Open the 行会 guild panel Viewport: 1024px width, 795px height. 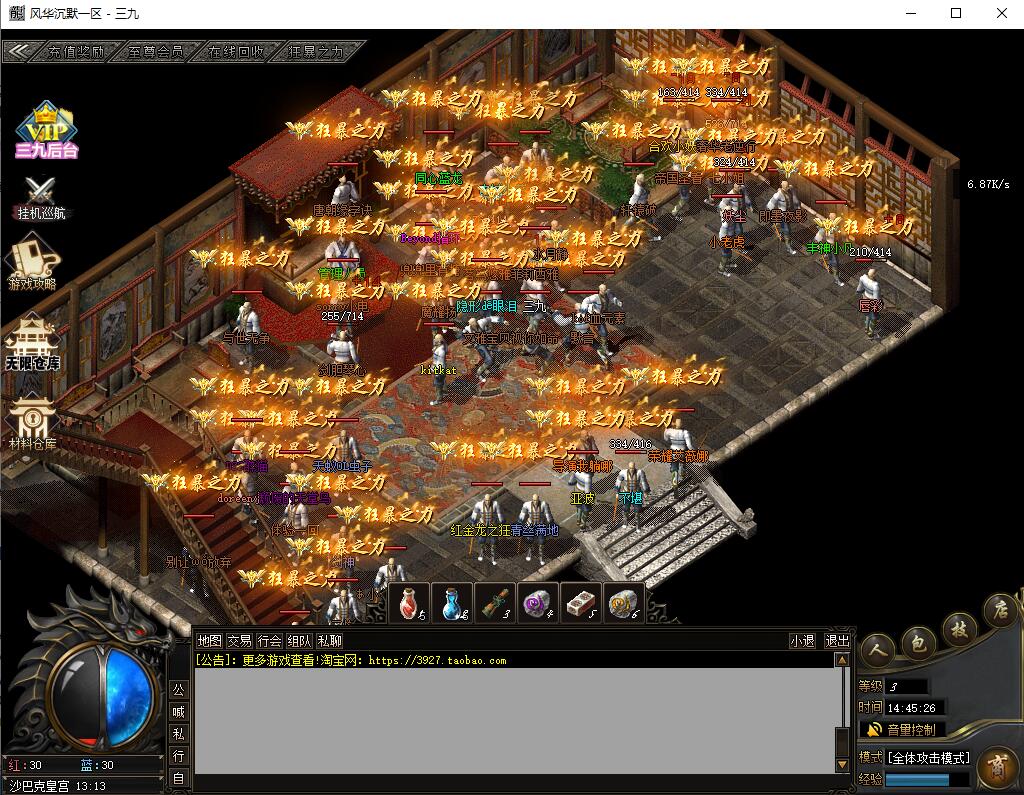pos(269,641)
